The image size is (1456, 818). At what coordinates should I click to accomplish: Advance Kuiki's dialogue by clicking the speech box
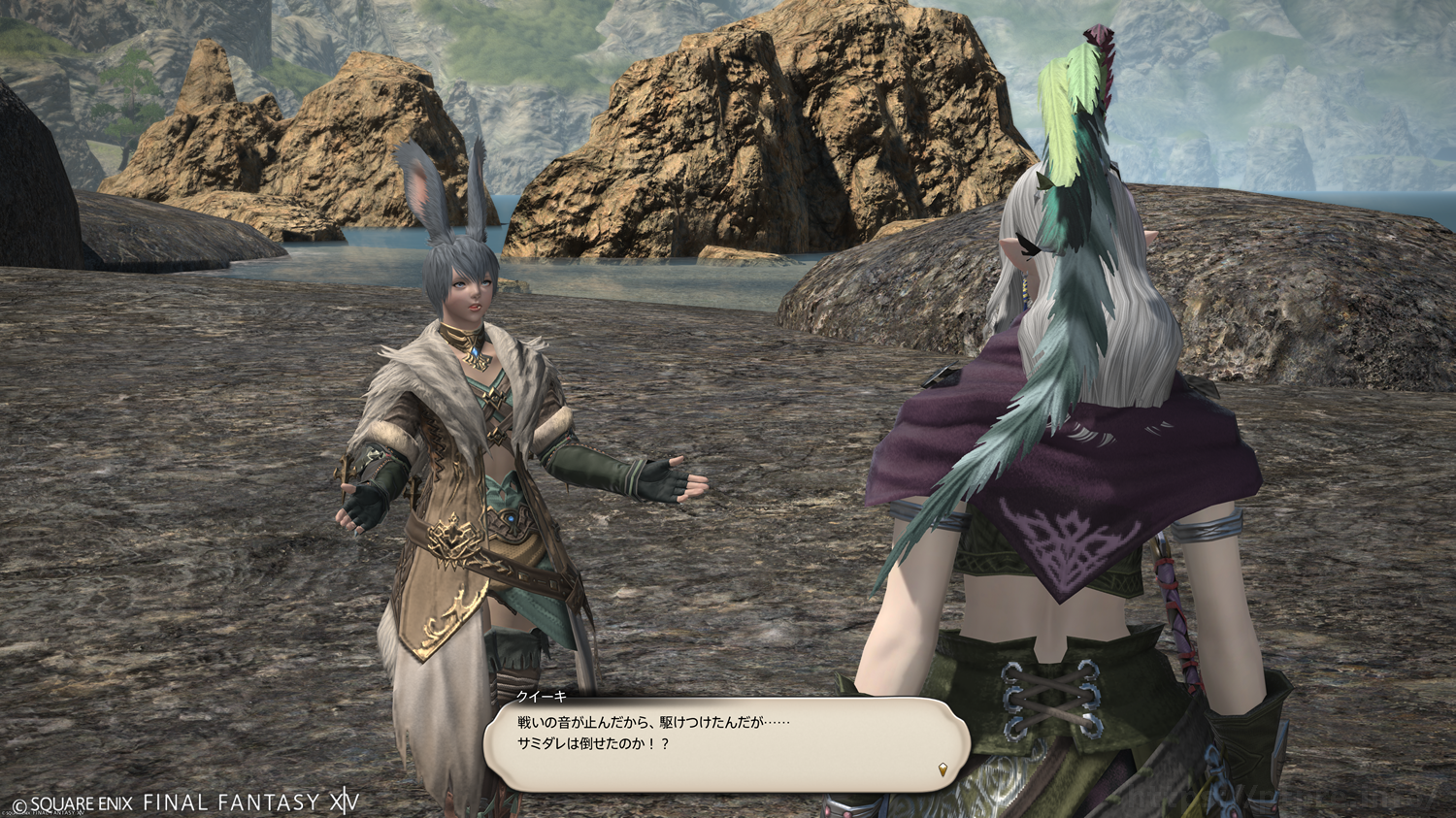point(726,741)
